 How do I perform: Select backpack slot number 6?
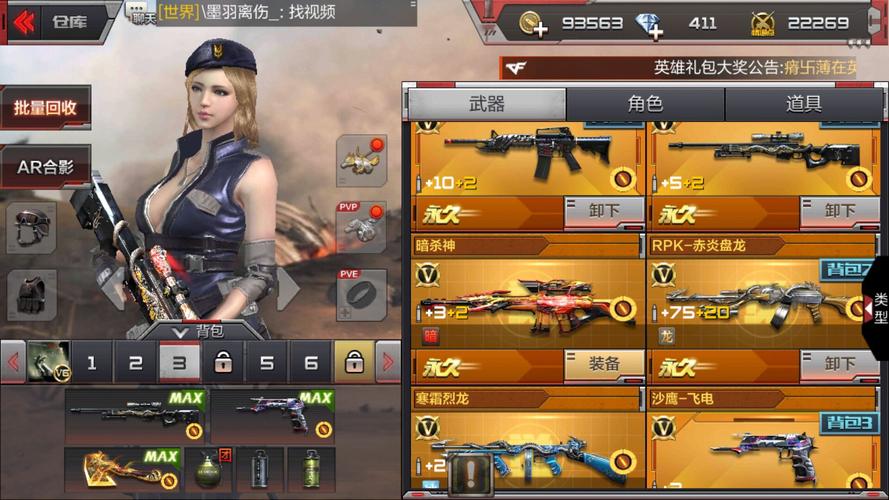(x=311, y=362)
